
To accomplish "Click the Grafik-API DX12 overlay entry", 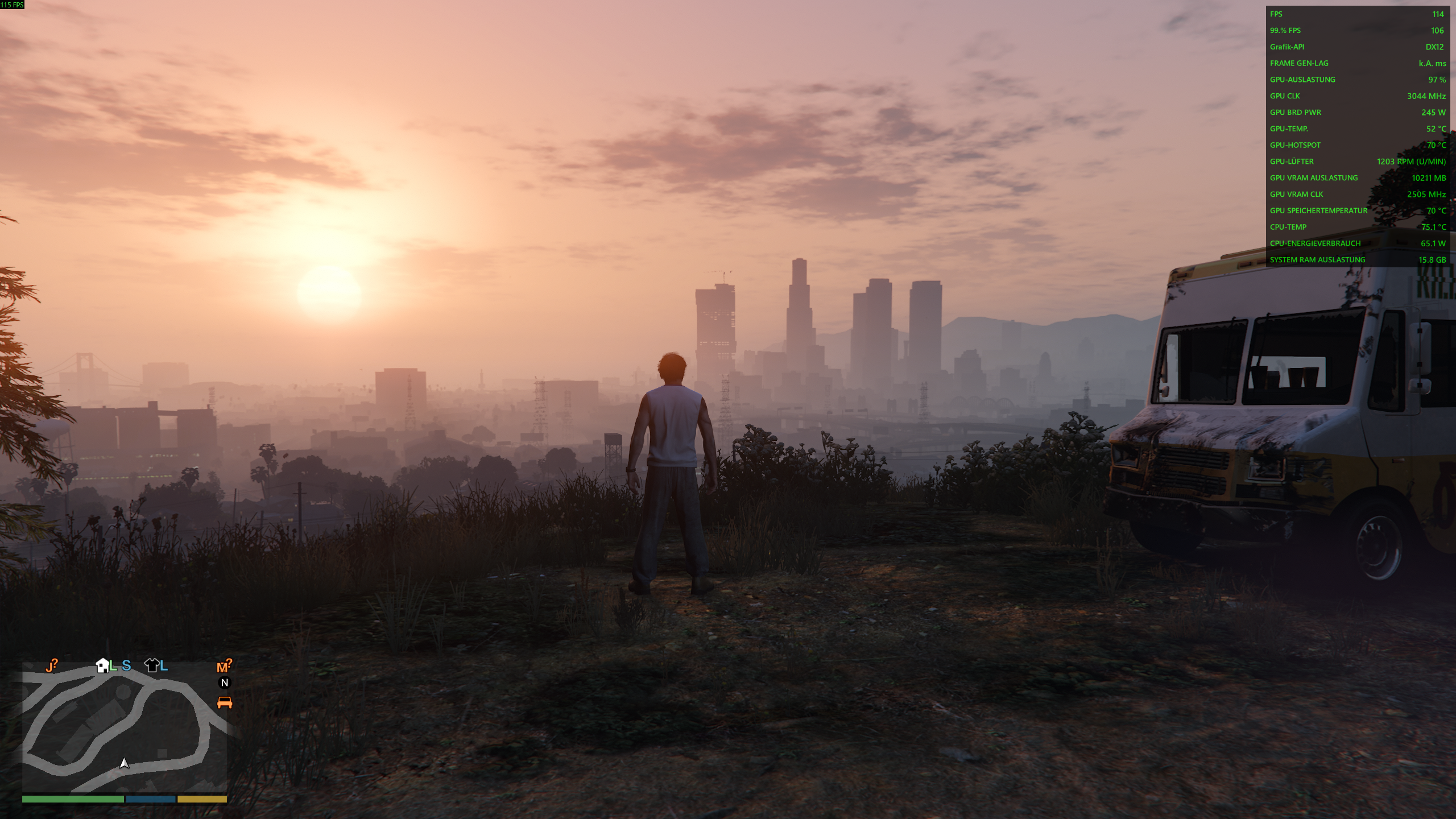I will click(1356, 47).
